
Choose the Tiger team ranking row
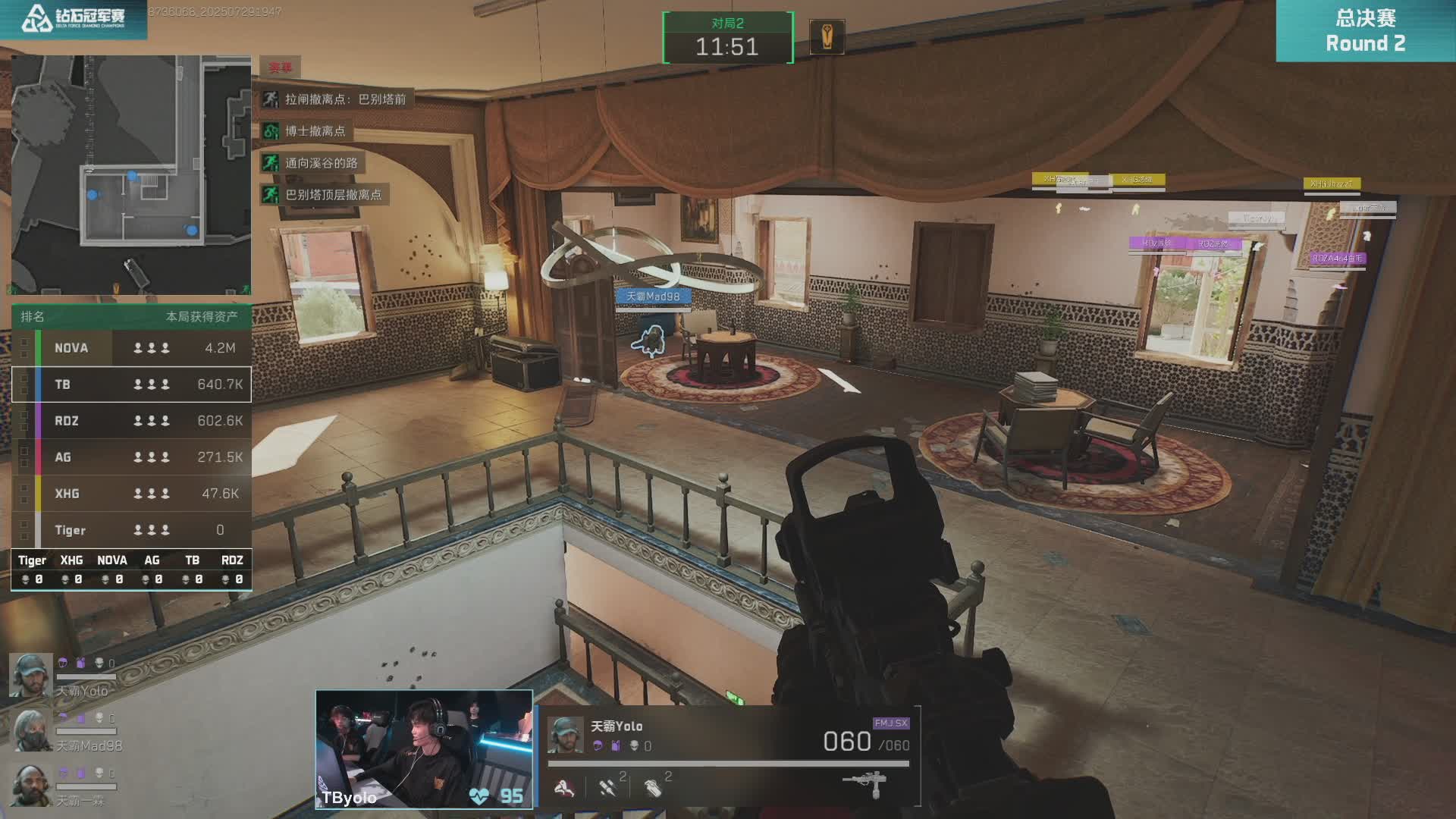tap(131, 530)
